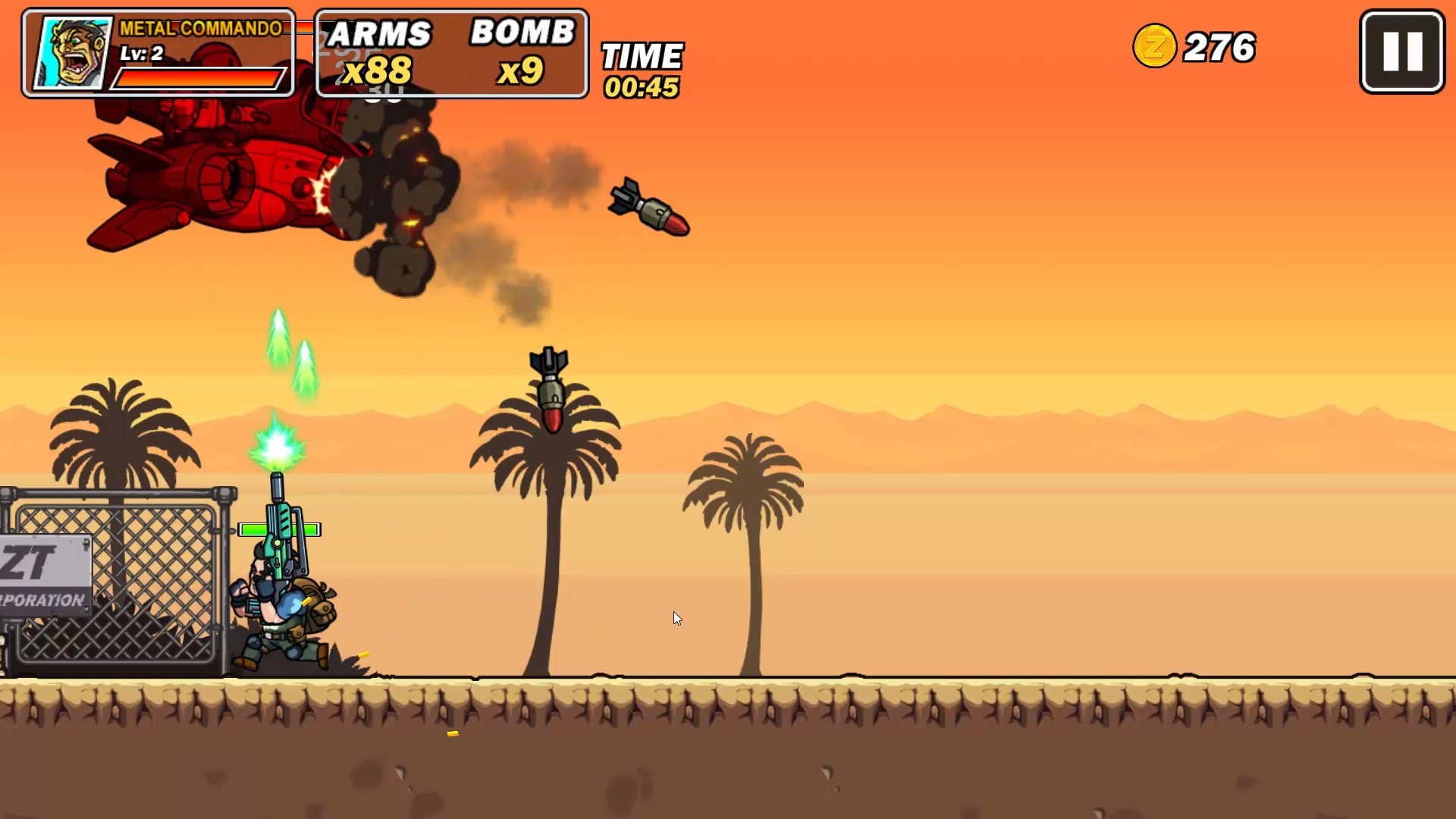This screenshot has height=819, width=1456.
Task: Click the gold Z coin icon
Action: (1156, 47)
